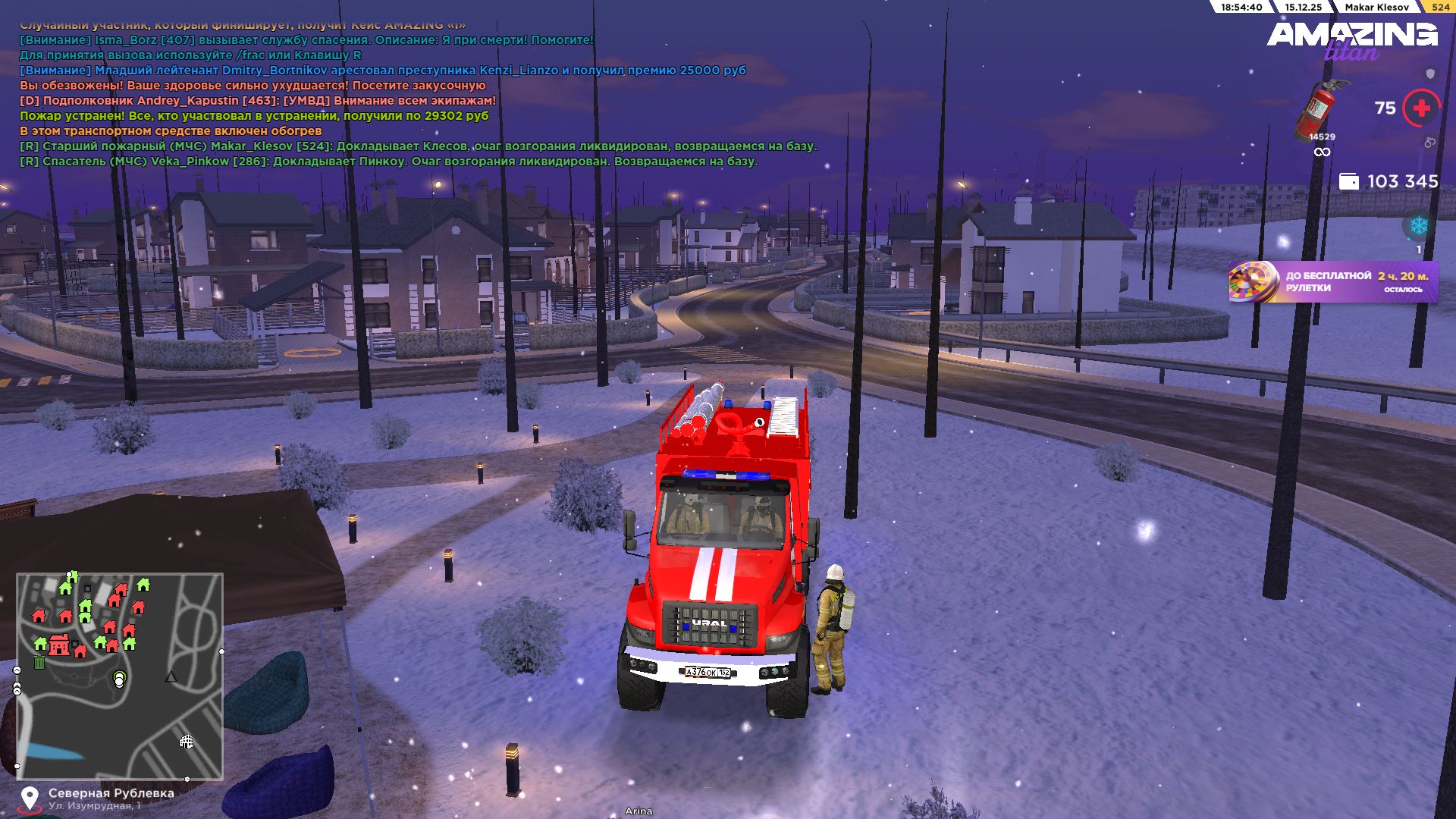Select the fire extinguisher weapon icon
This screenshot has width=1456, height=819.
(1320, 110)
